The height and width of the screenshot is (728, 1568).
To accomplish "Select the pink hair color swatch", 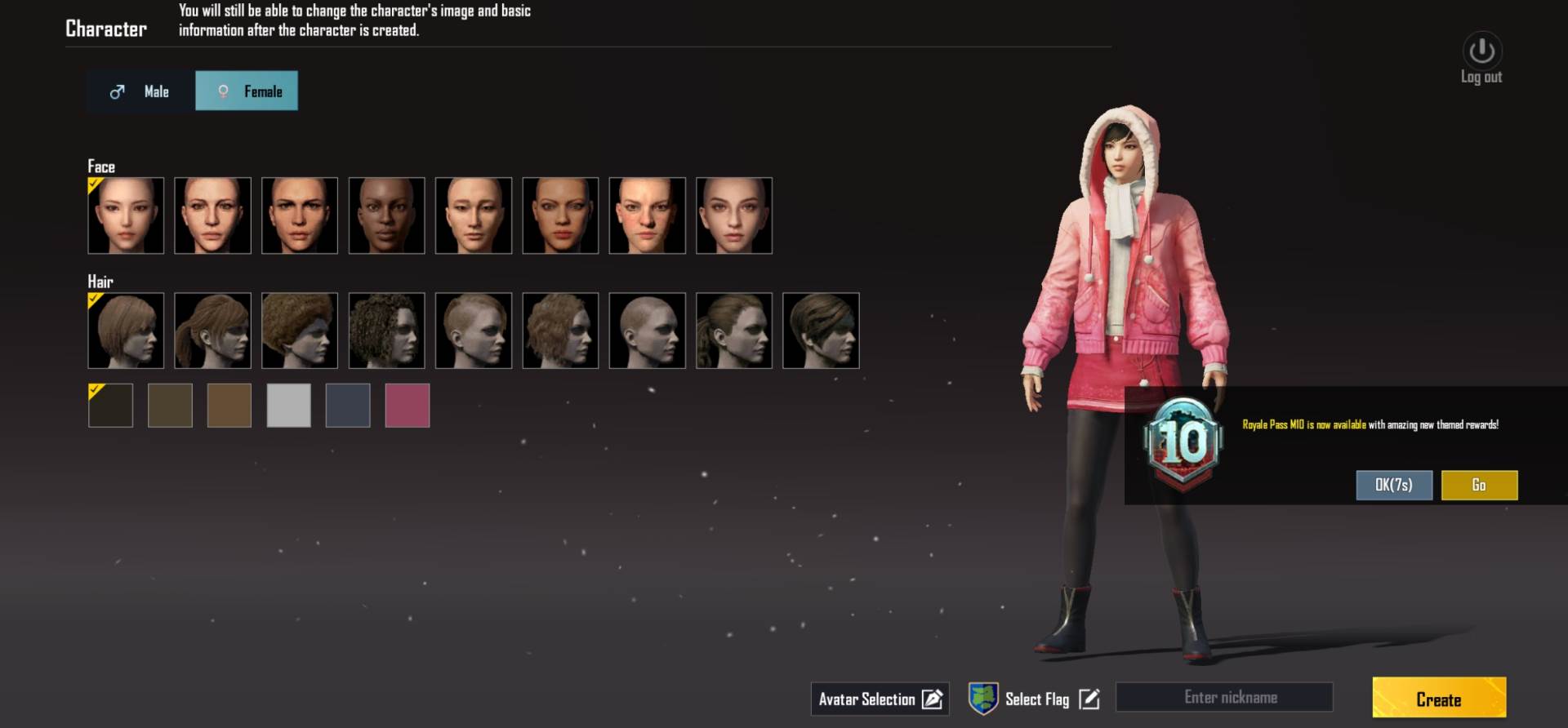I will click(407, 406).
